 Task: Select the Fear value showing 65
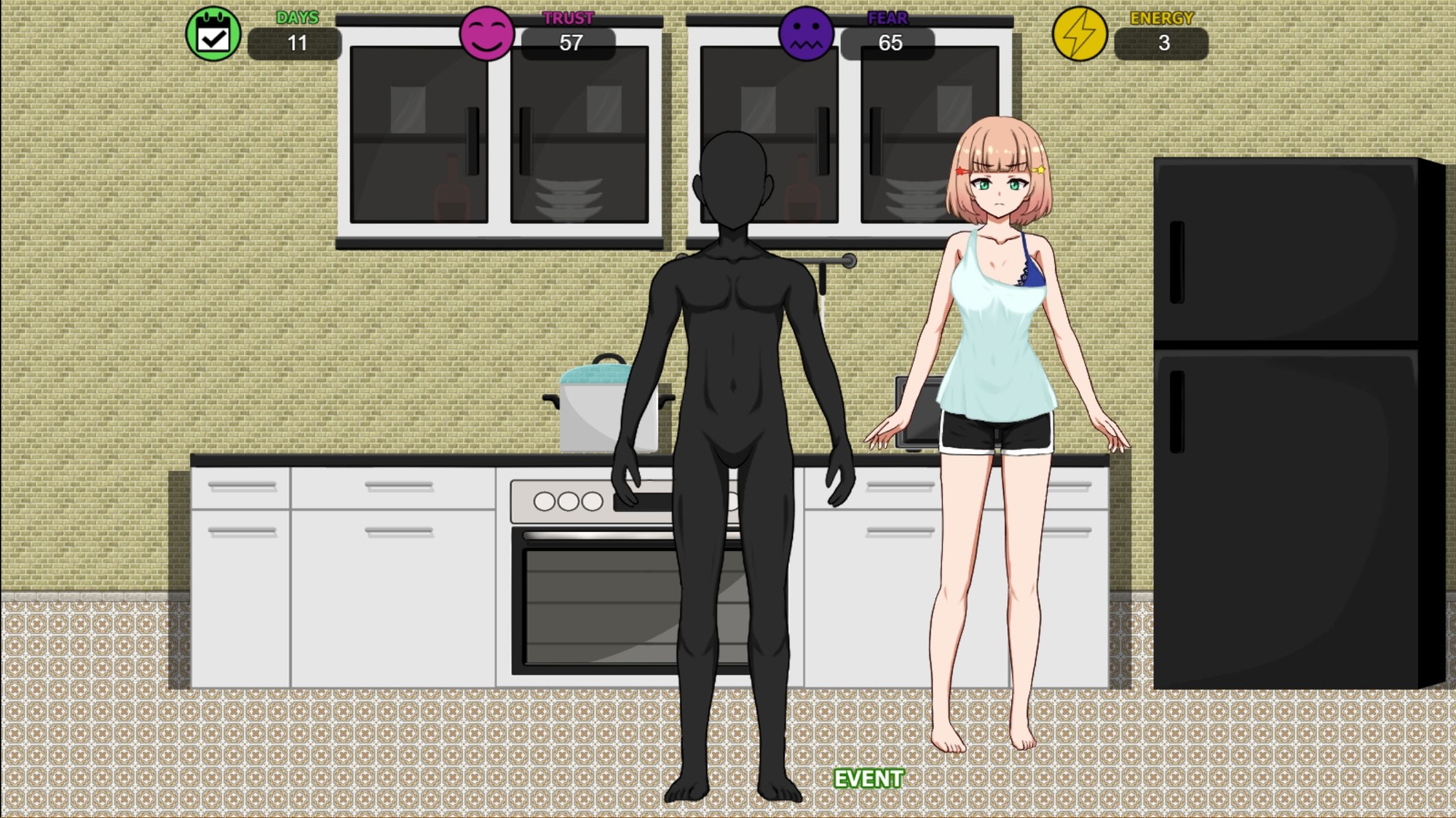click(889, 44)
